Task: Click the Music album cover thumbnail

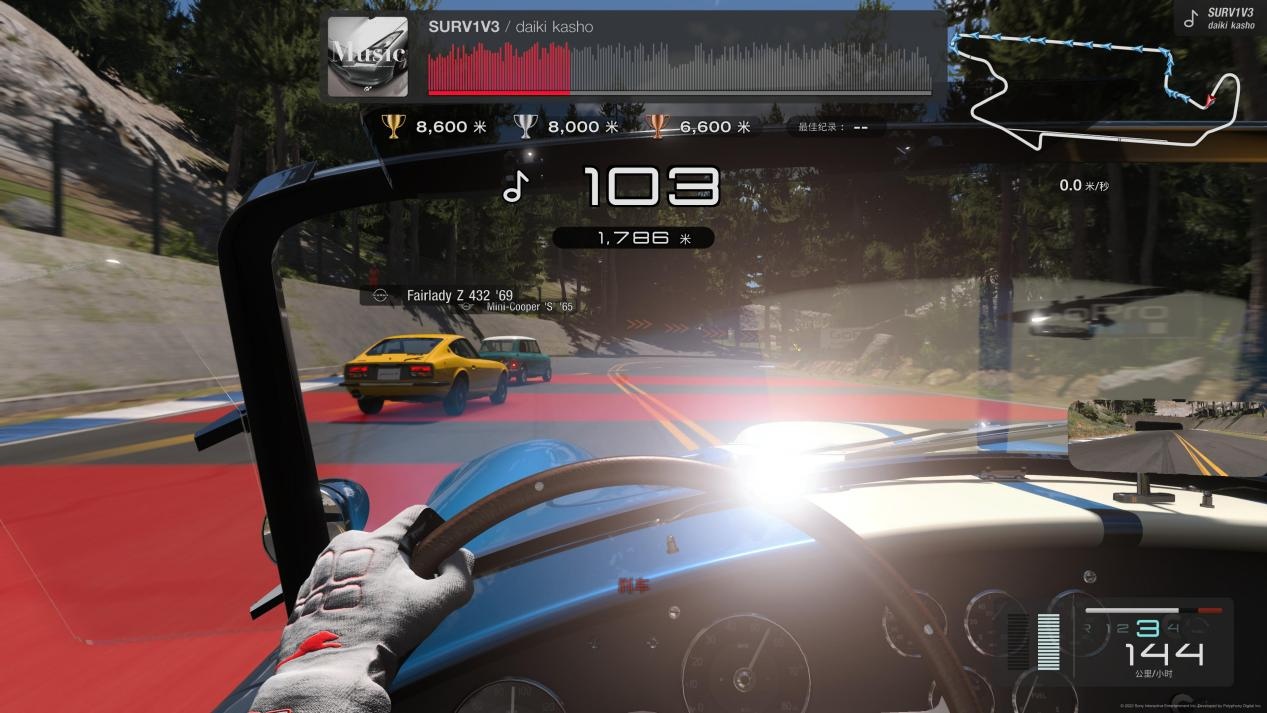Action: point(367,56)
